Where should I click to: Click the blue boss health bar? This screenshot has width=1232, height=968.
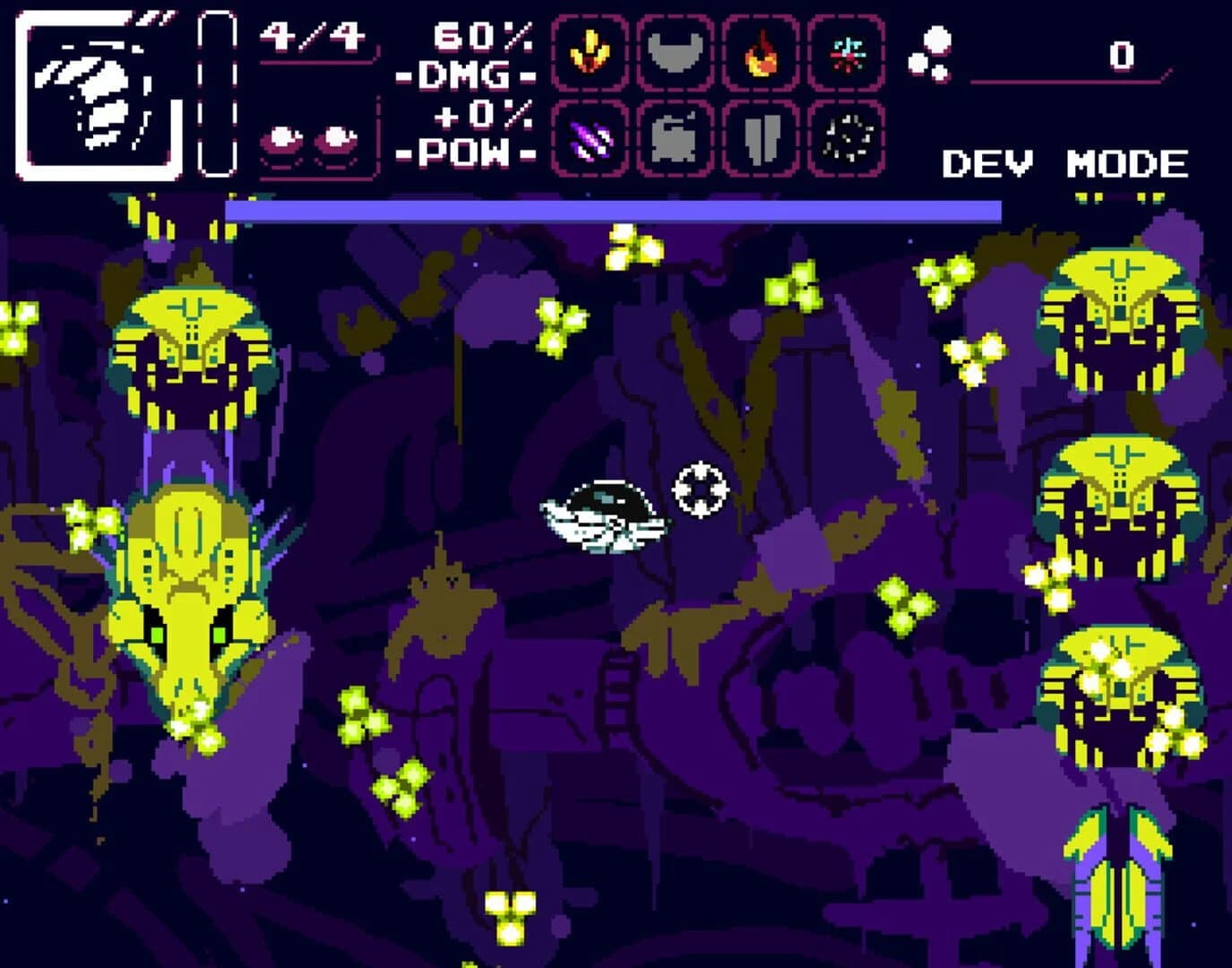click(614, 212)
